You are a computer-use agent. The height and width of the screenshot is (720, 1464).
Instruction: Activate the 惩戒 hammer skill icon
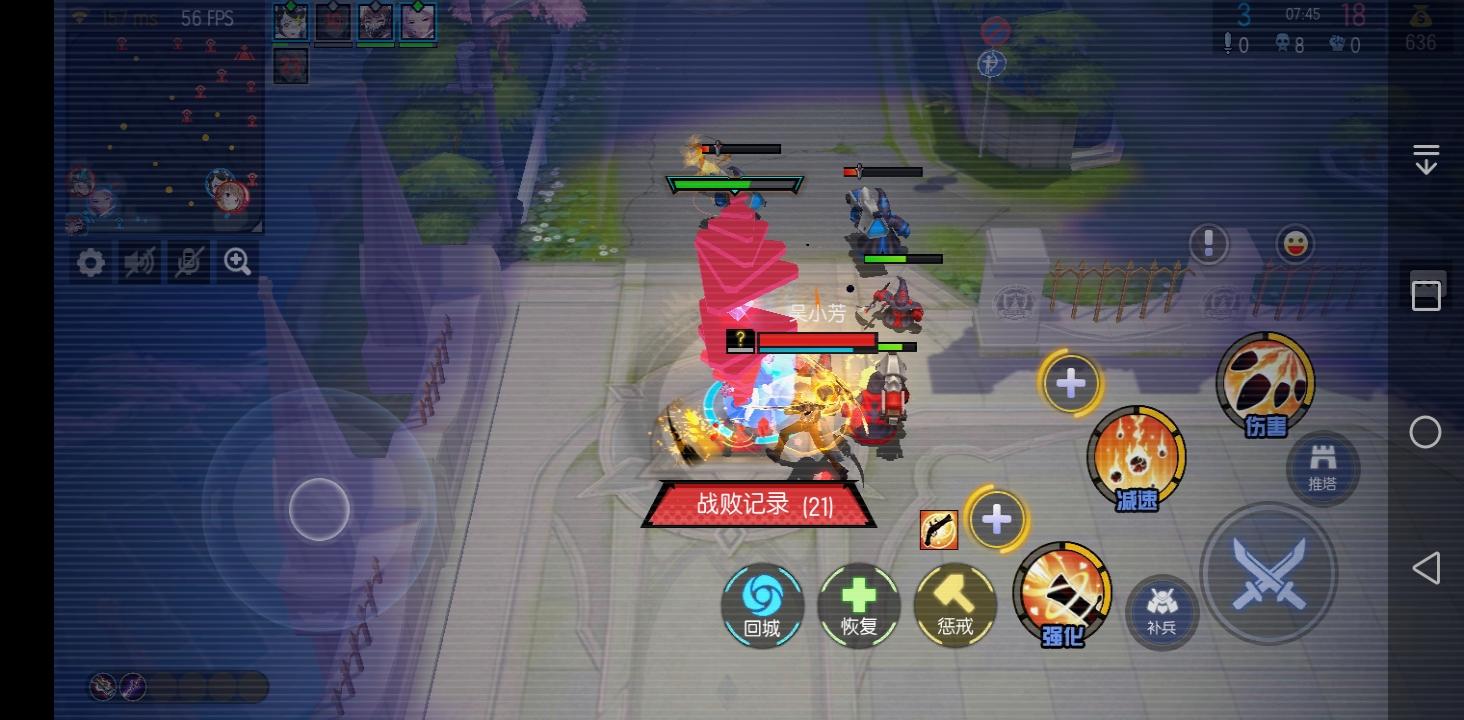coord(954,605)
